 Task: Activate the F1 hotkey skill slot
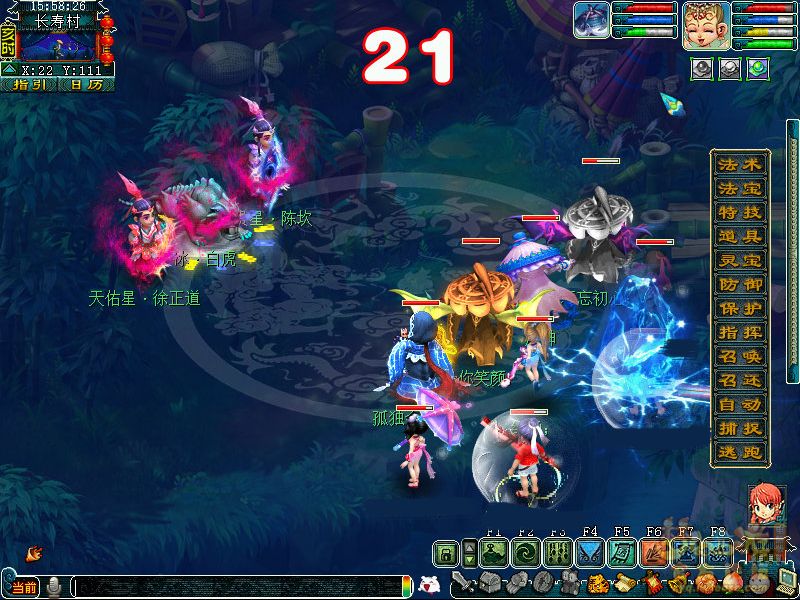[x=493, y=553]
